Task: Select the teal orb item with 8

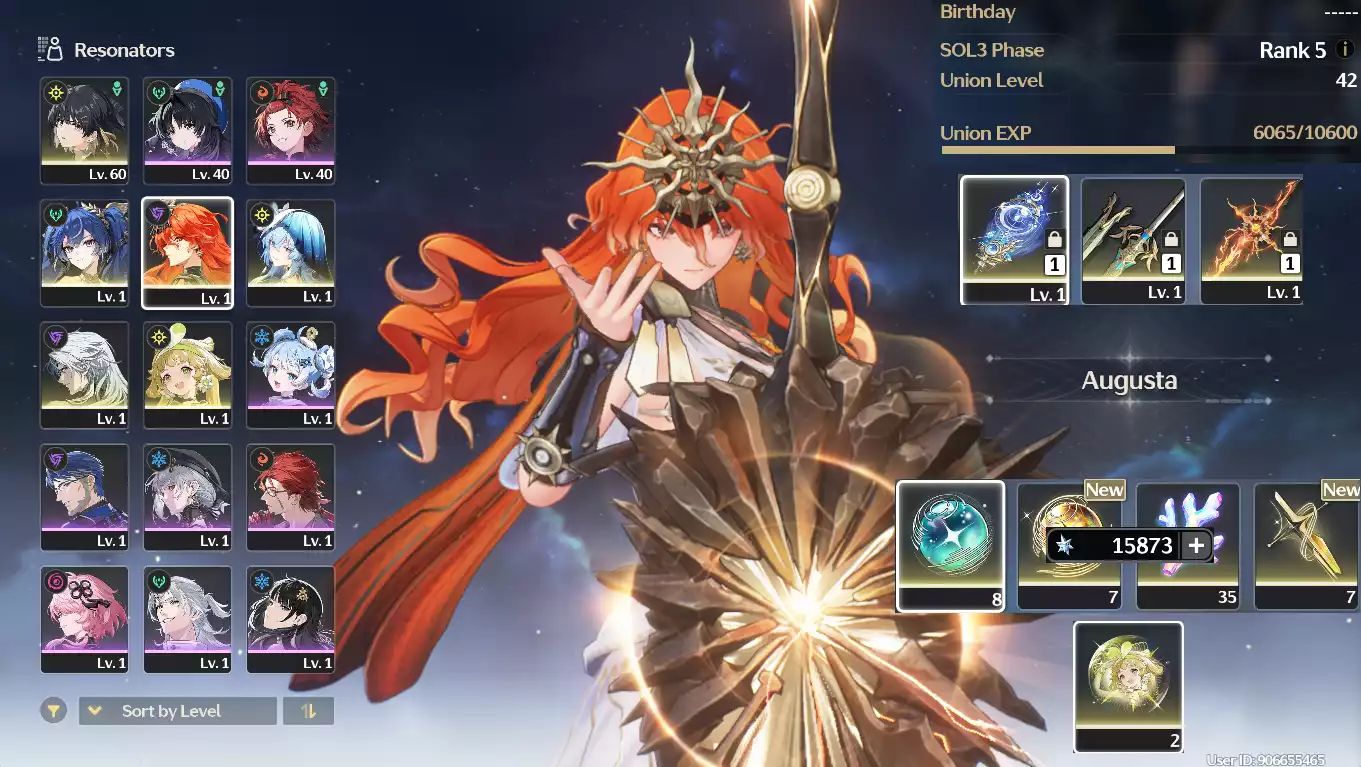Action: (x=950, y=545)
